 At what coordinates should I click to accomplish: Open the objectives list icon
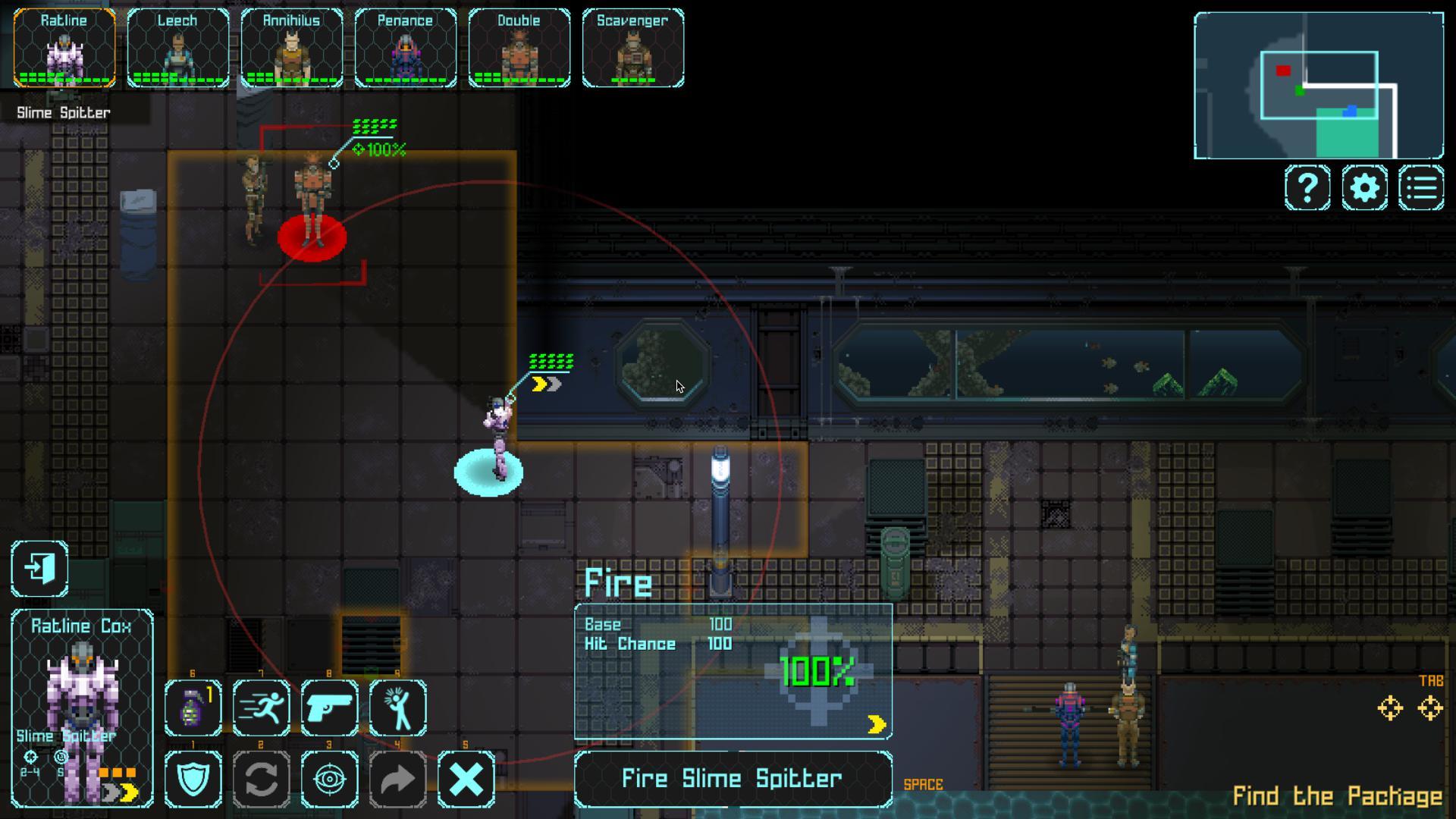[x=1421, y=187]
